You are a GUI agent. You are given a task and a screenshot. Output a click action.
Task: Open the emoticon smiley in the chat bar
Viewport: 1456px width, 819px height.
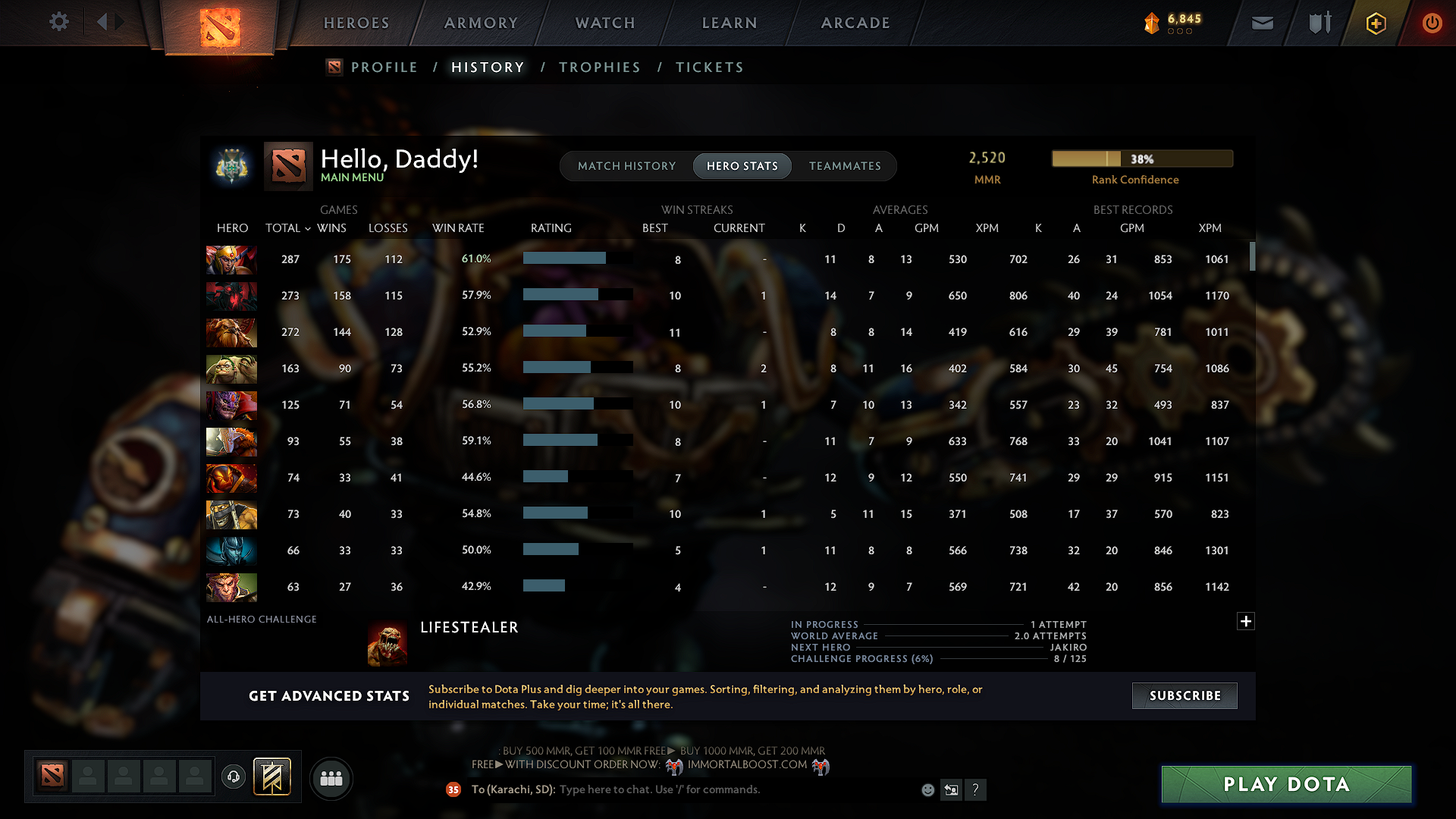tap(927, 789)
